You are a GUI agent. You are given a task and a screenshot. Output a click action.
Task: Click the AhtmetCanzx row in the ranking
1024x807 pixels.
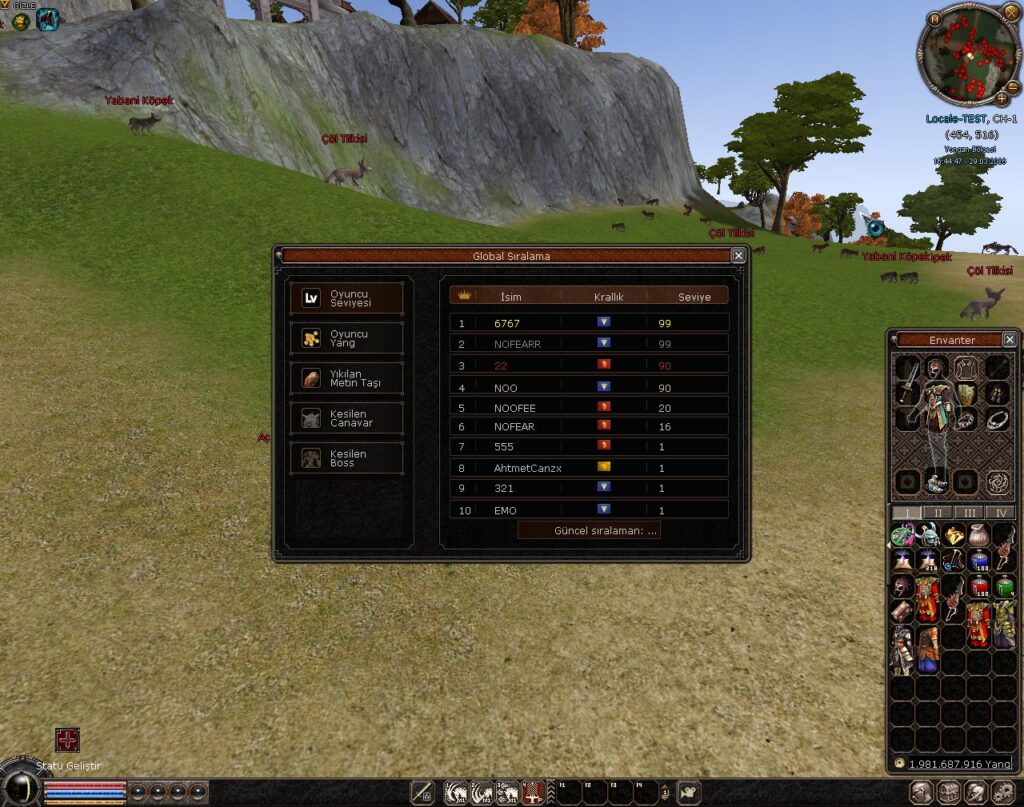click(x=589, y=468)
